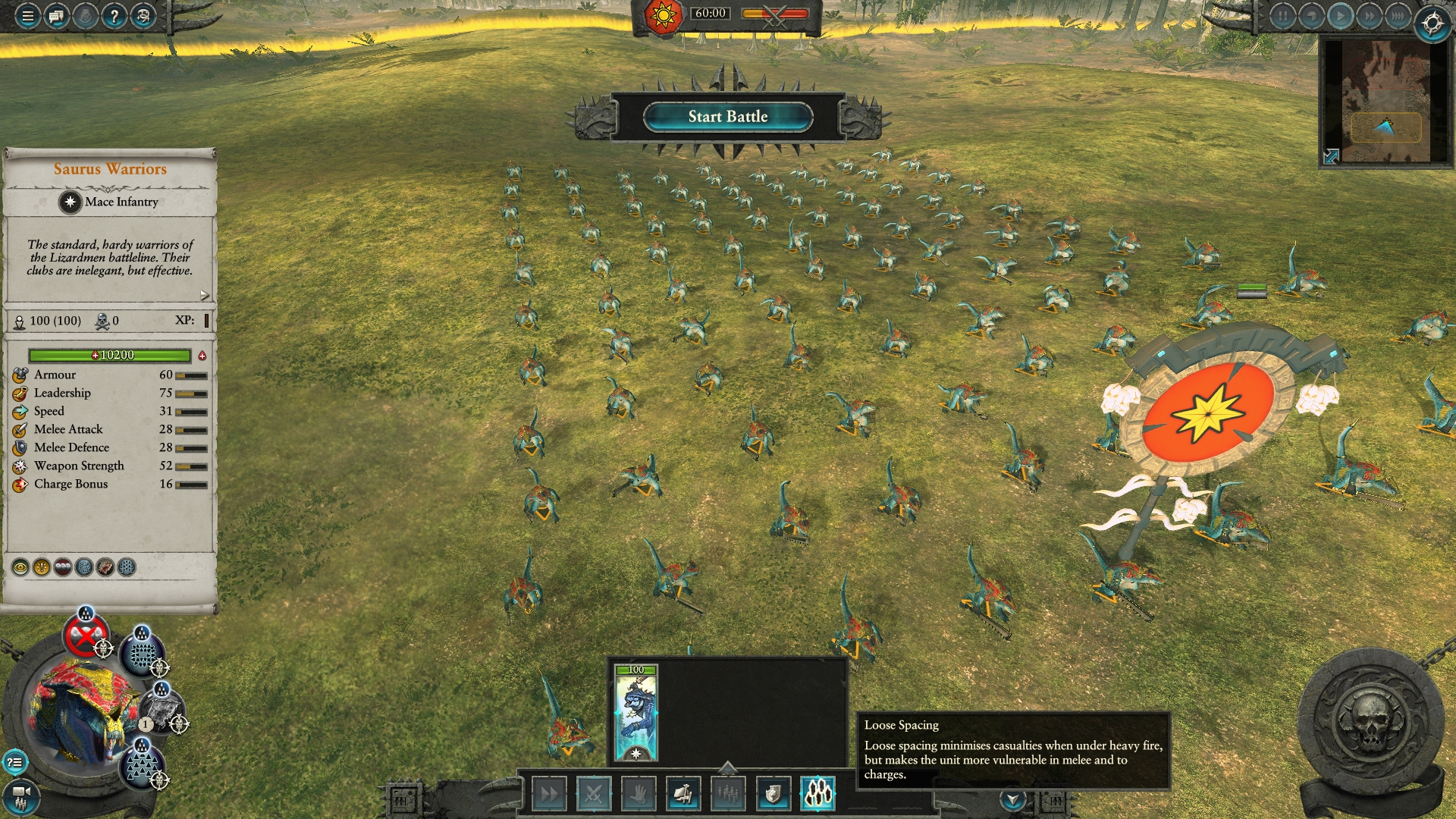Click the Start Battle button
1456x819 pixels.
pos(727,117)
